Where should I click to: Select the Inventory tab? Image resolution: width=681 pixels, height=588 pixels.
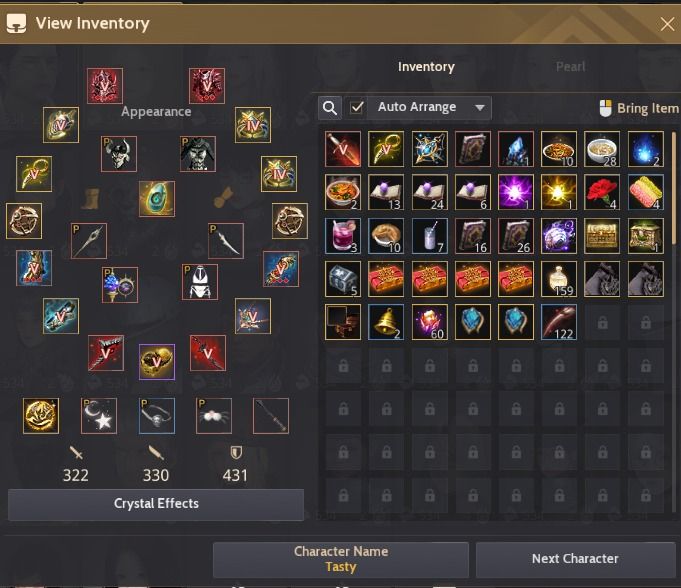click(426, 67)
